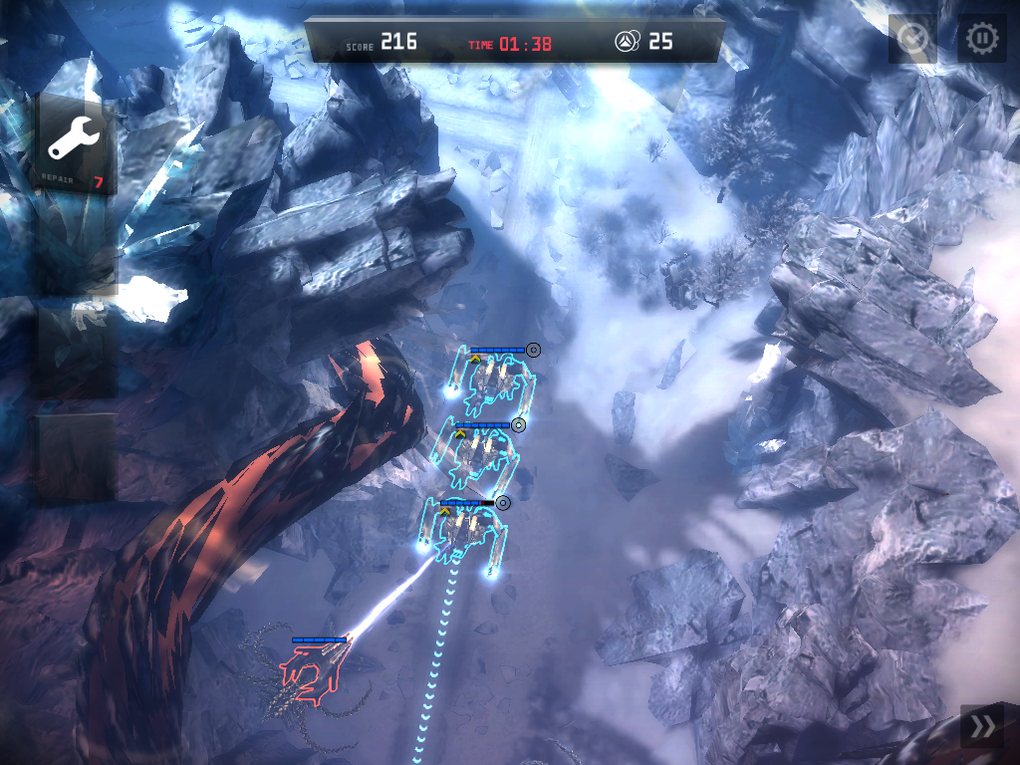The width and height of the screenshot is (1020, 765).
Task: Open the gear pause menu
Action: pyautogui.click(x=982, y=40)
